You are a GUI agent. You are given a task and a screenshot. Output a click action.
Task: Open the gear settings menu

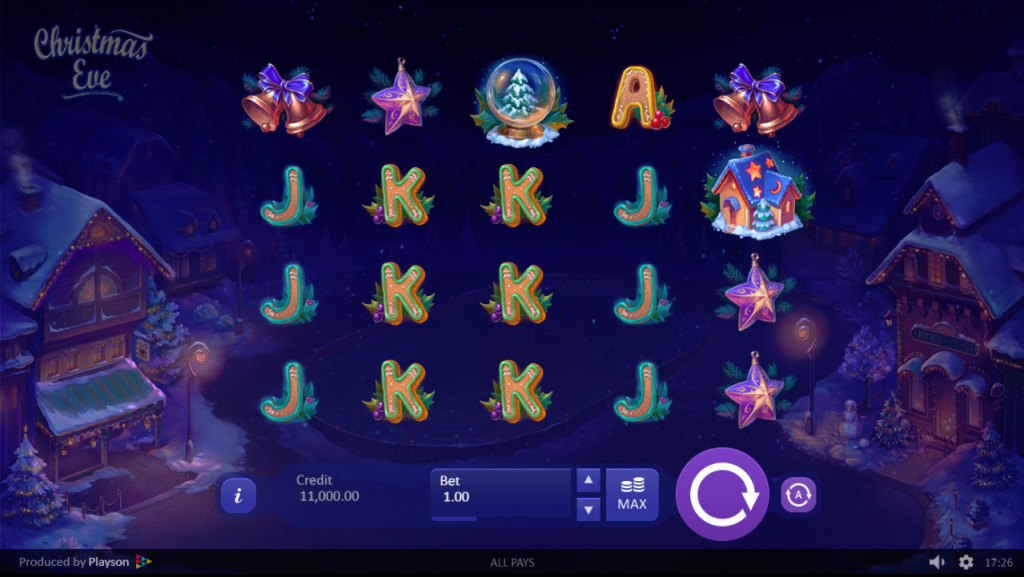click(x=966, y=562)
